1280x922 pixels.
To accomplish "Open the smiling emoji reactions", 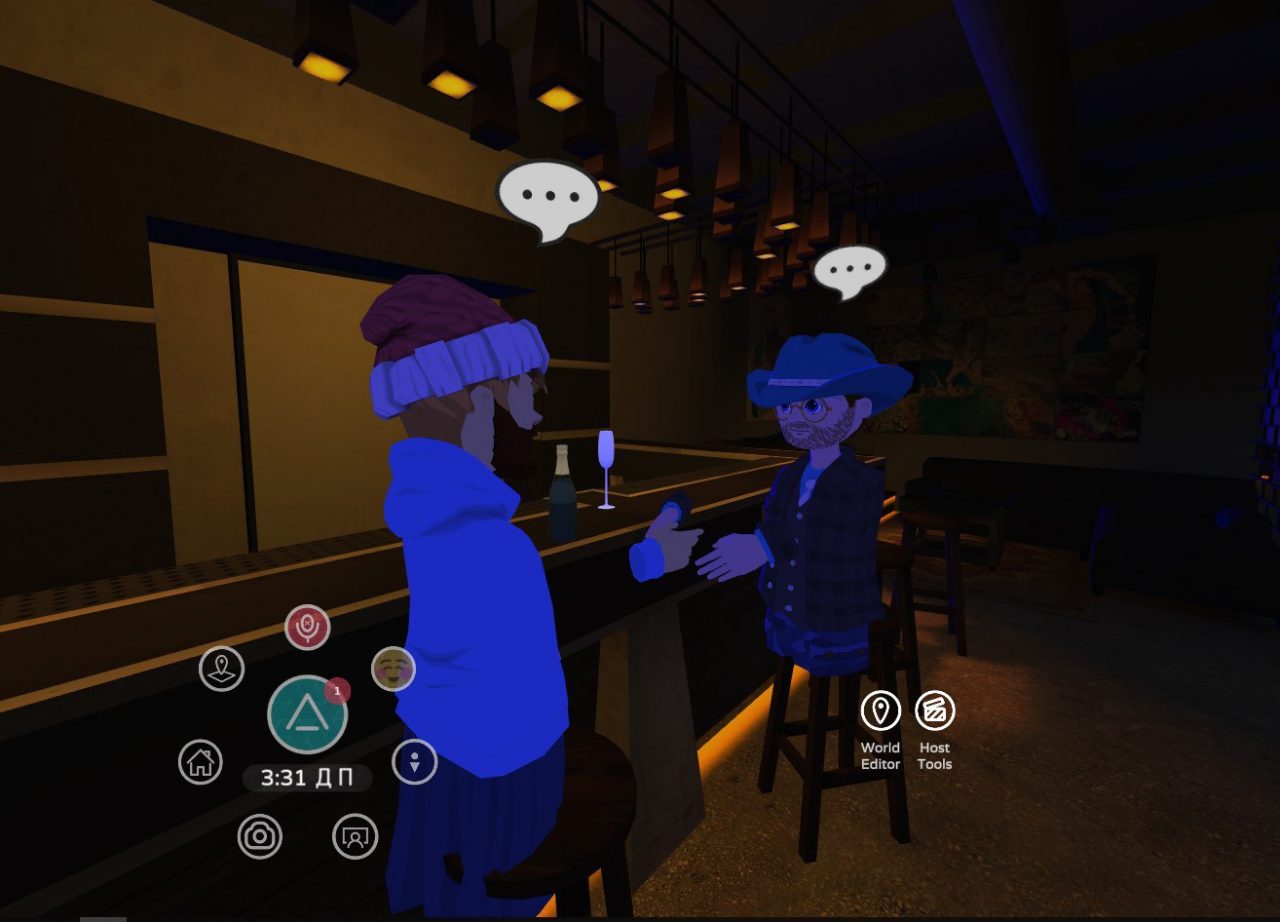I will point(393,668).
